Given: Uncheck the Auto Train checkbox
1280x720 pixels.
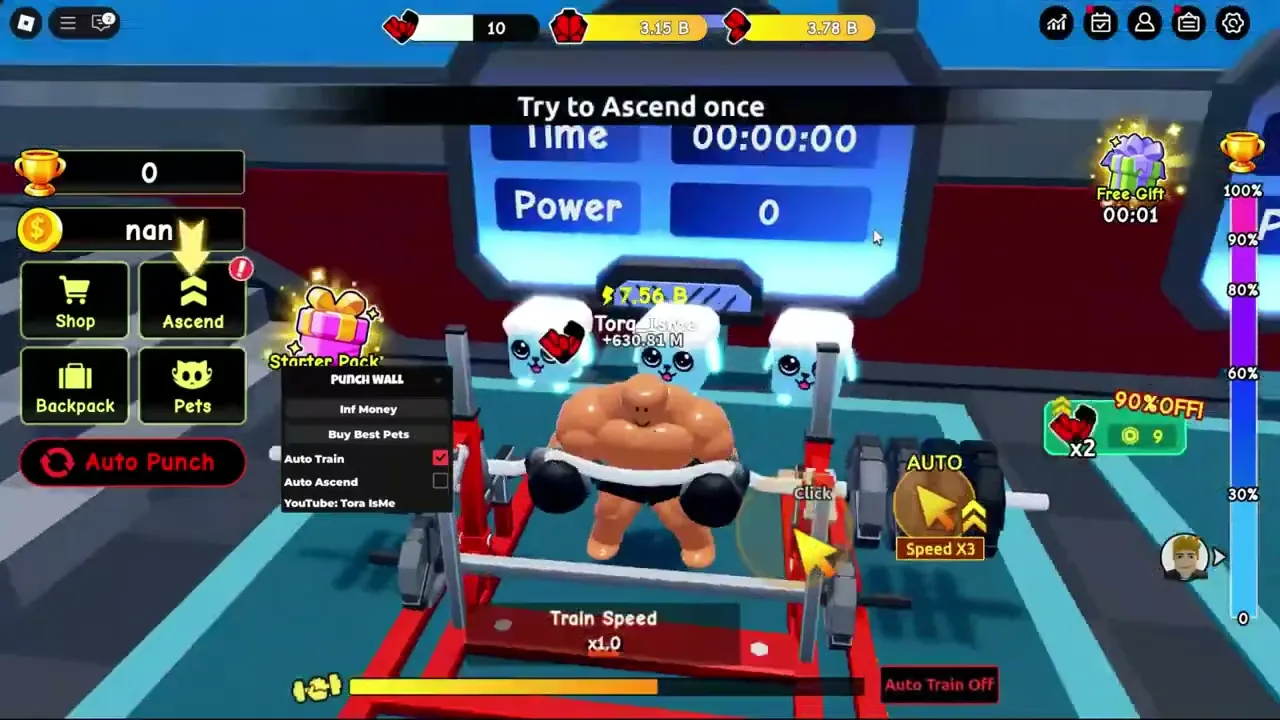Looking at the screenshot, I should 440,458.
